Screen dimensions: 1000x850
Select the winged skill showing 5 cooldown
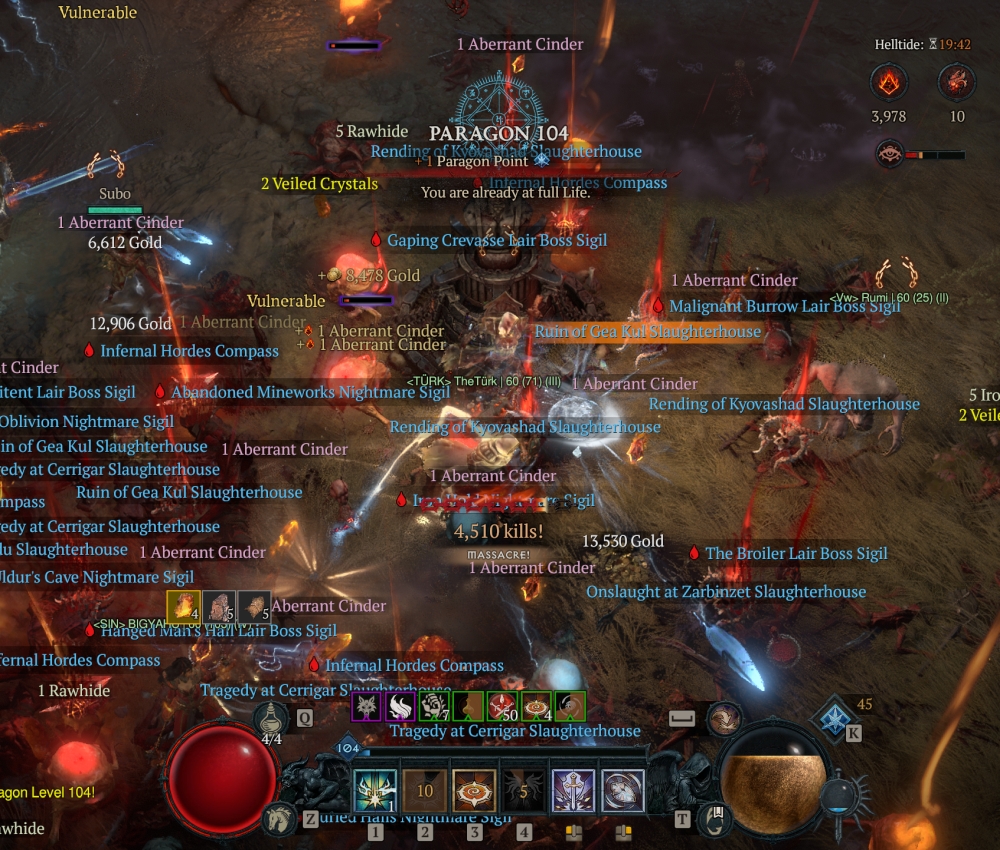pyautogui.click(x=524, y=790)
